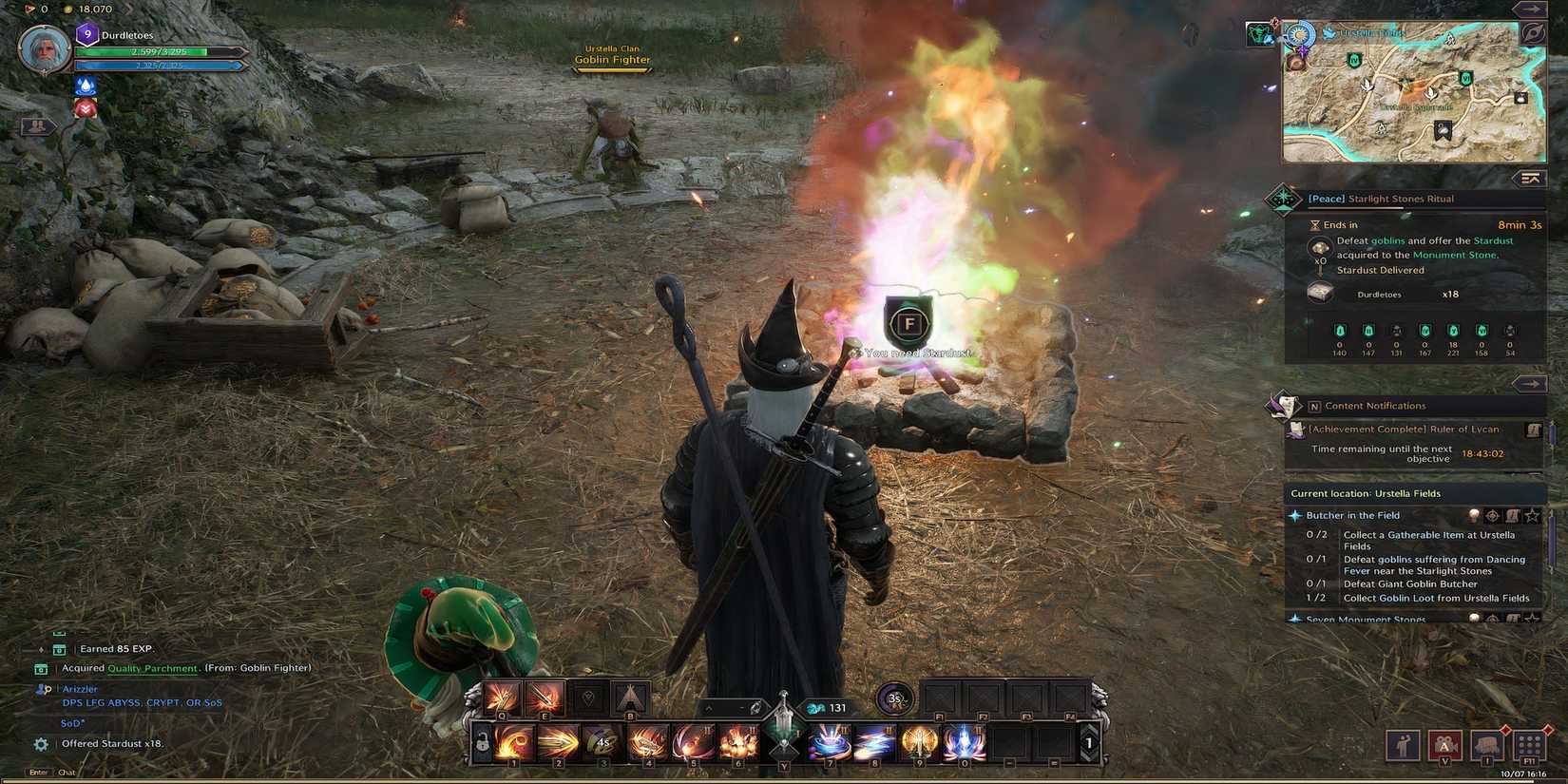
Task: Click the weapon sword icon on the hotbar
Action: click(x=783, y=719)
